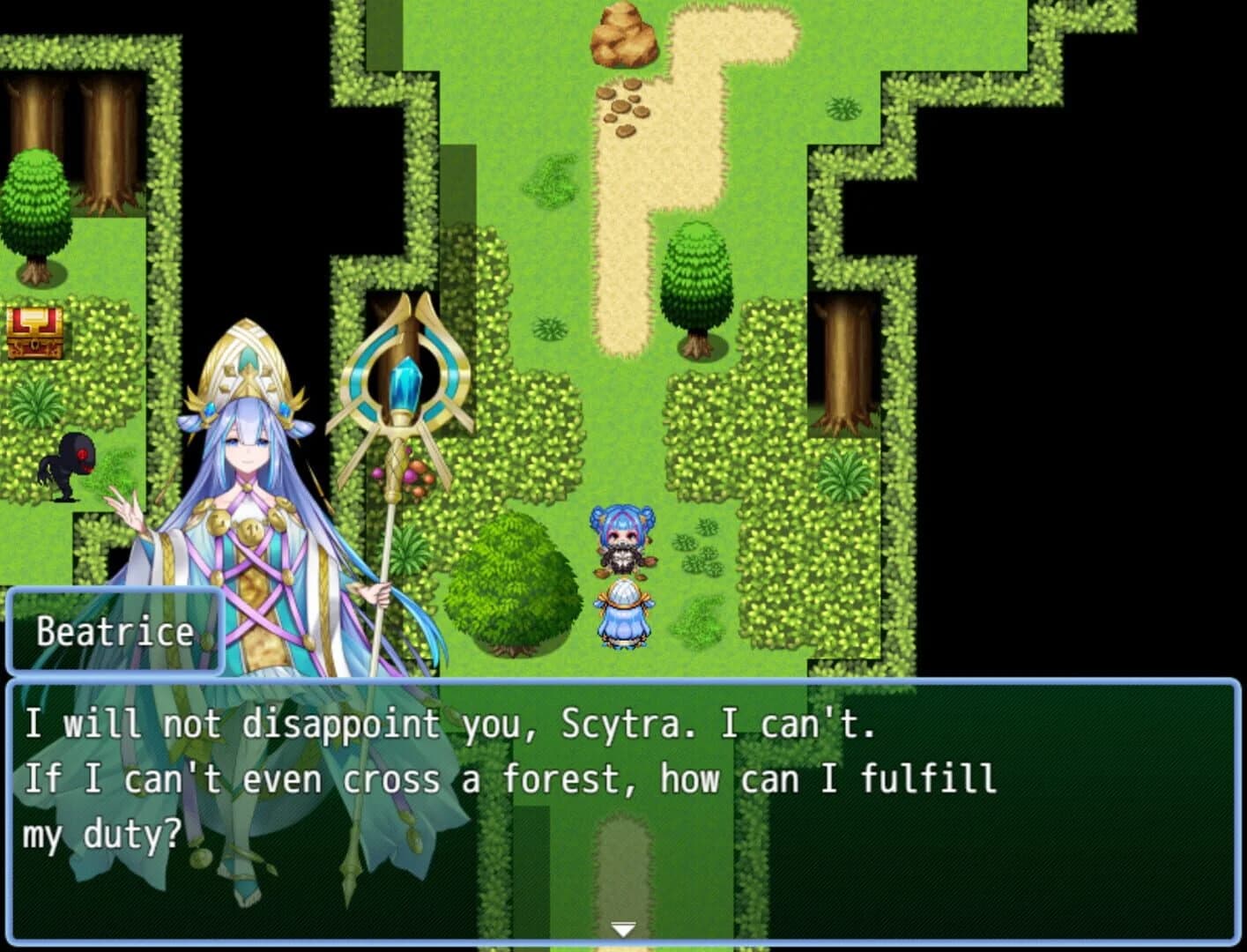Click the Beatrice name plate
Screen dimensions: 1247x952
[115, 630]
